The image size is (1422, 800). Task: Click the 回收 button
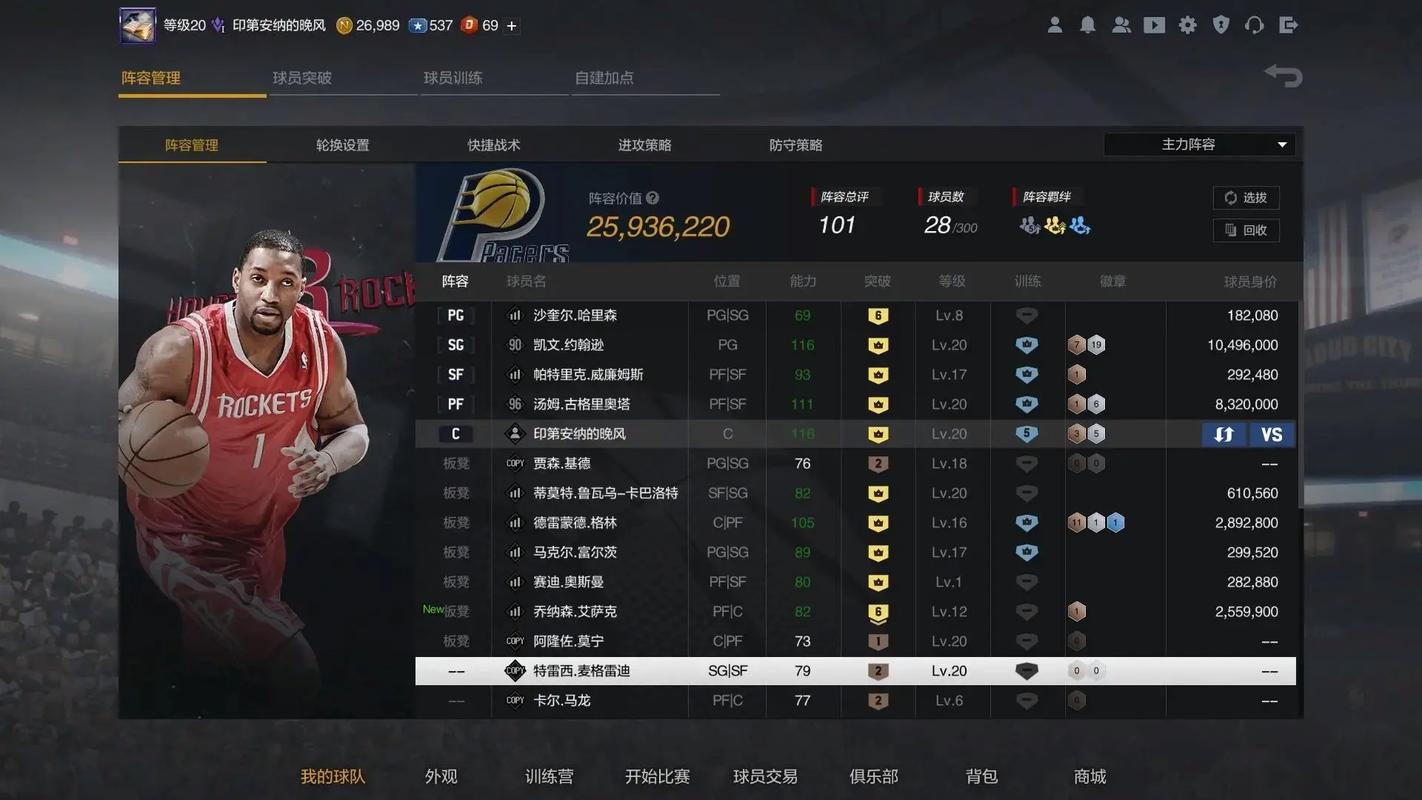[x=1246, y=230]
